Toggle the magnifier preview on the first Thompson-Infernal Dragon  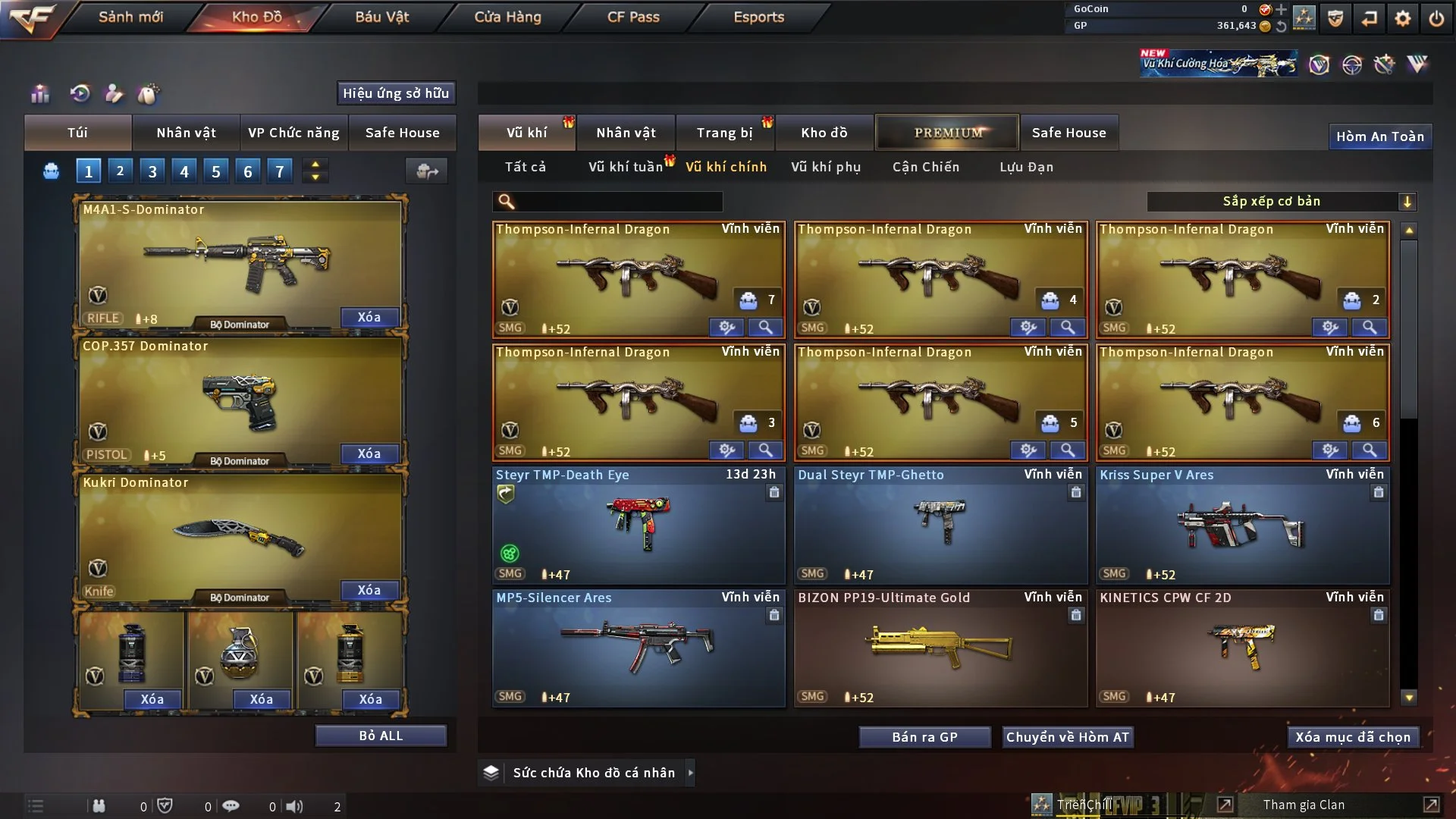point(765,328)
